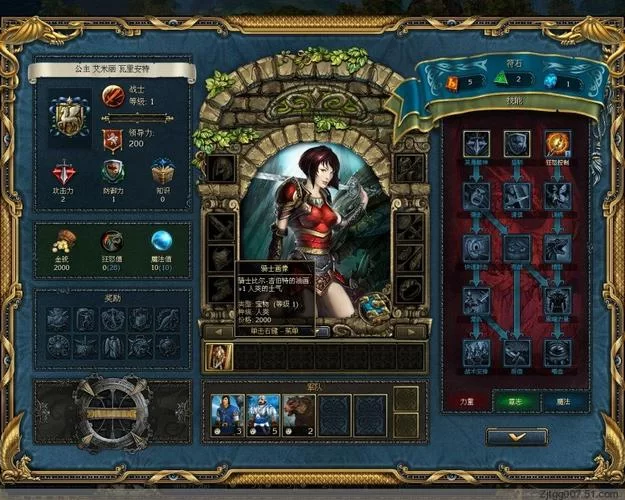This screenshot has height=500, width=625.
Task: Select the 魔法 skill tab
Action: 562,400
